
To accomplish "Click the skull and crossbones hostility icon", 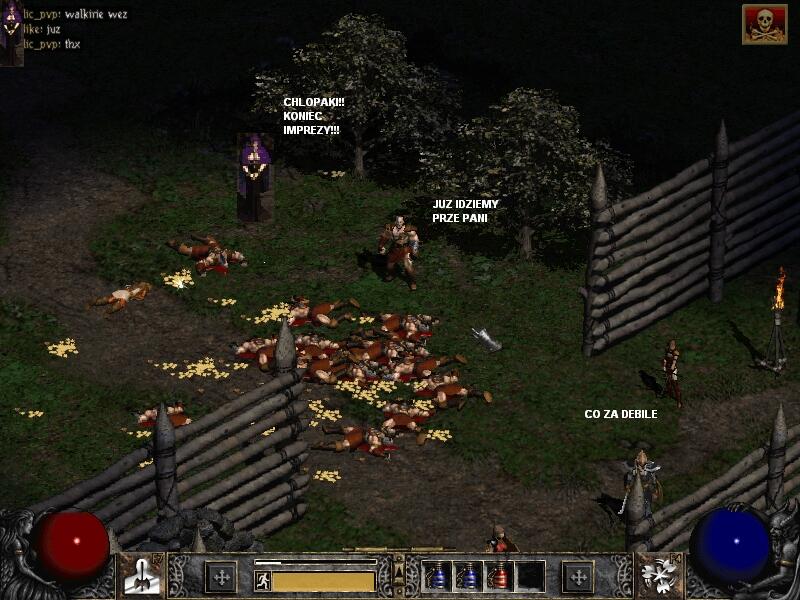I will 764,24.
